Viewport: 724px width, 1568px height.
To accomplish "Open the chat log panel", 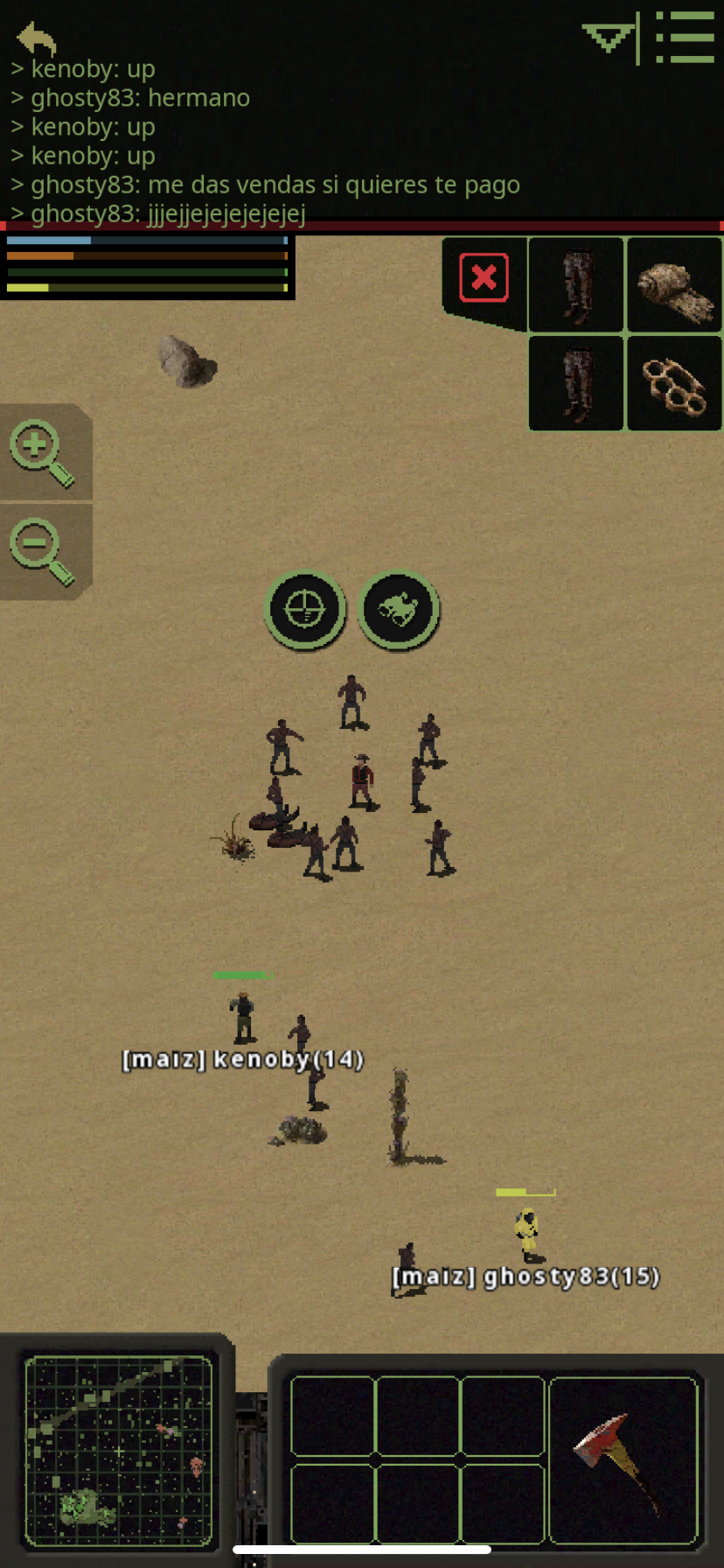I will tap(262, 140).
